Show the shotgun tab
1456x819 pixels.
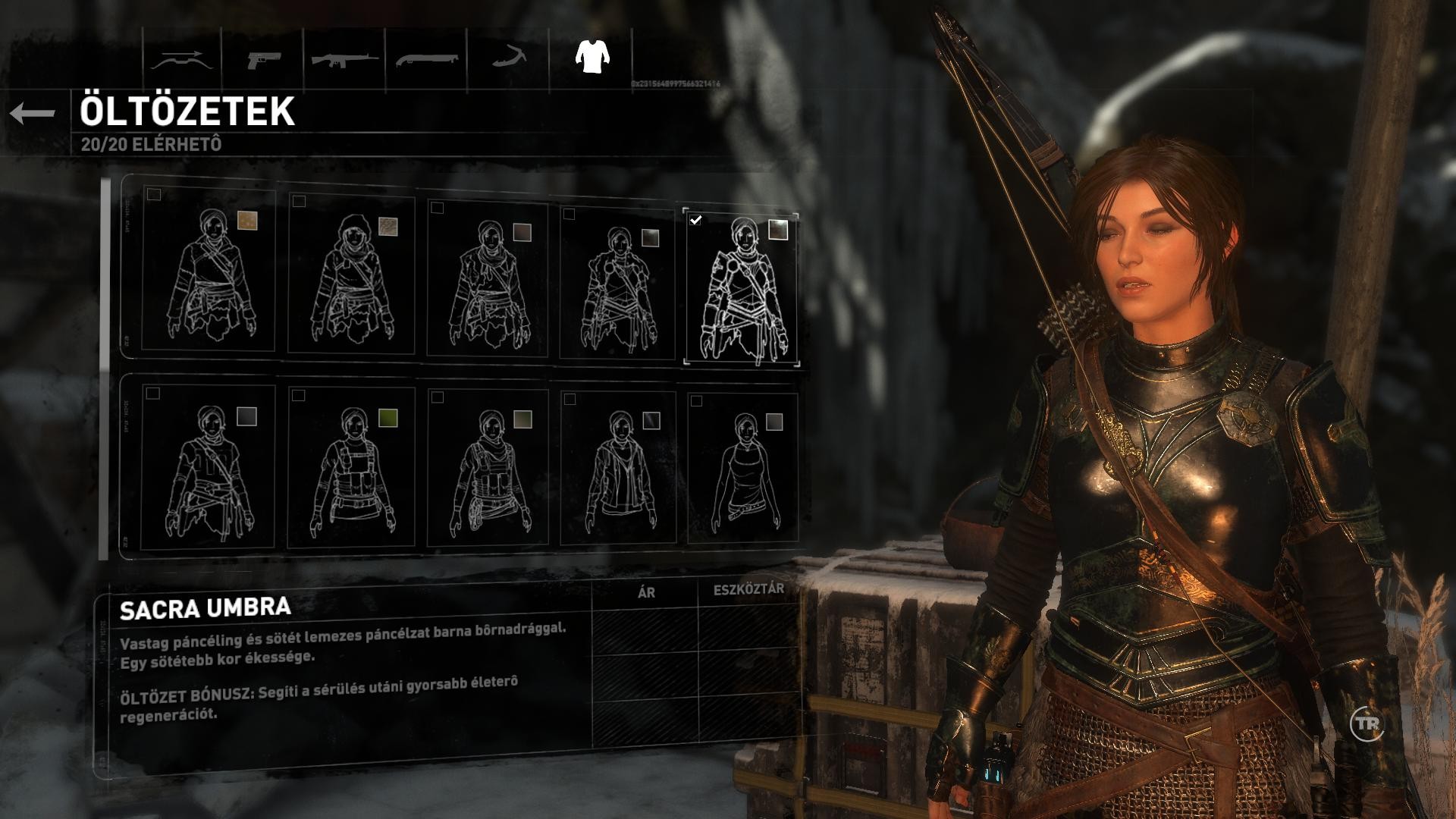[x=426, y=60]
